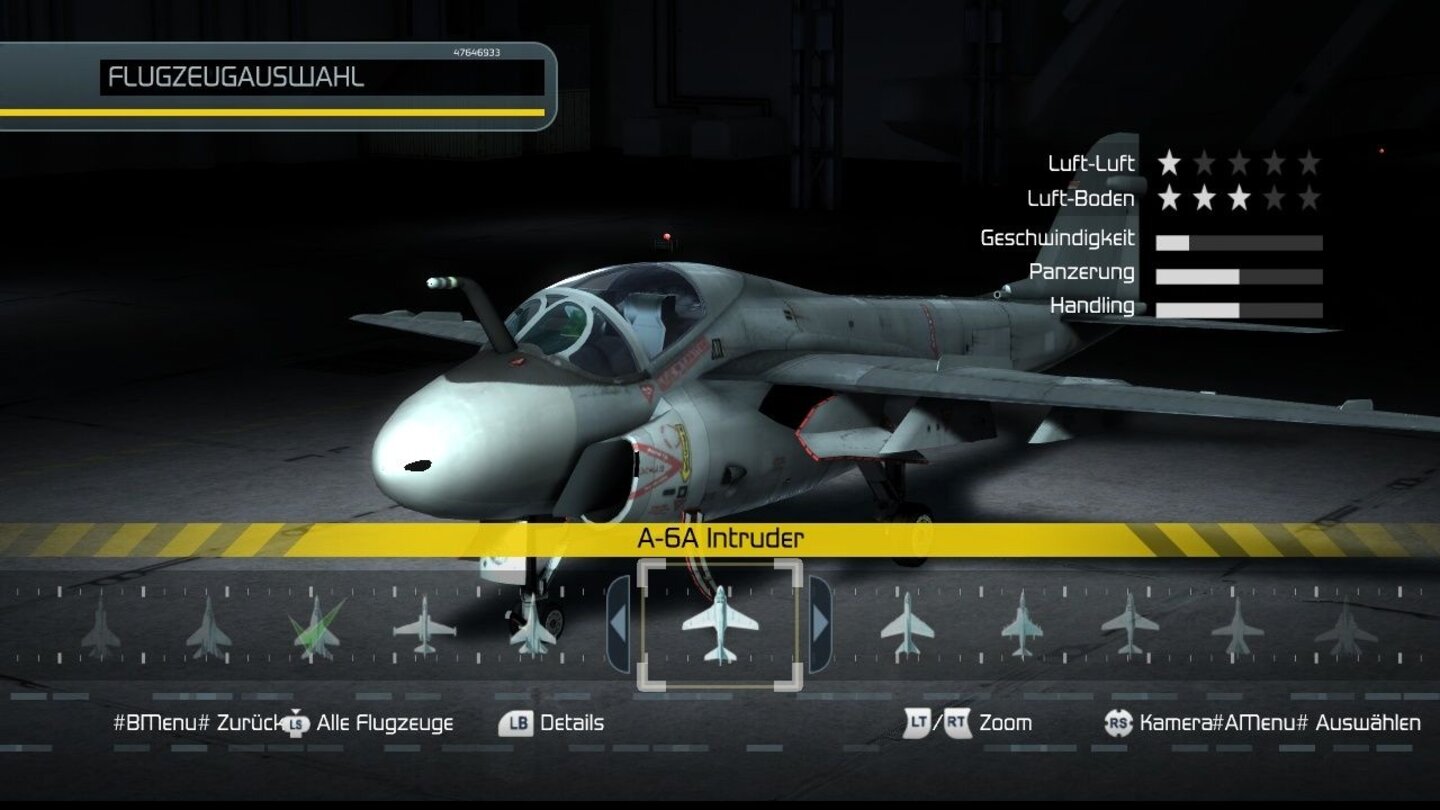Click the LS stick icon for Alle Flugzeuge
The width and height of the screenshot is (1440, 810).
(295, 722)
